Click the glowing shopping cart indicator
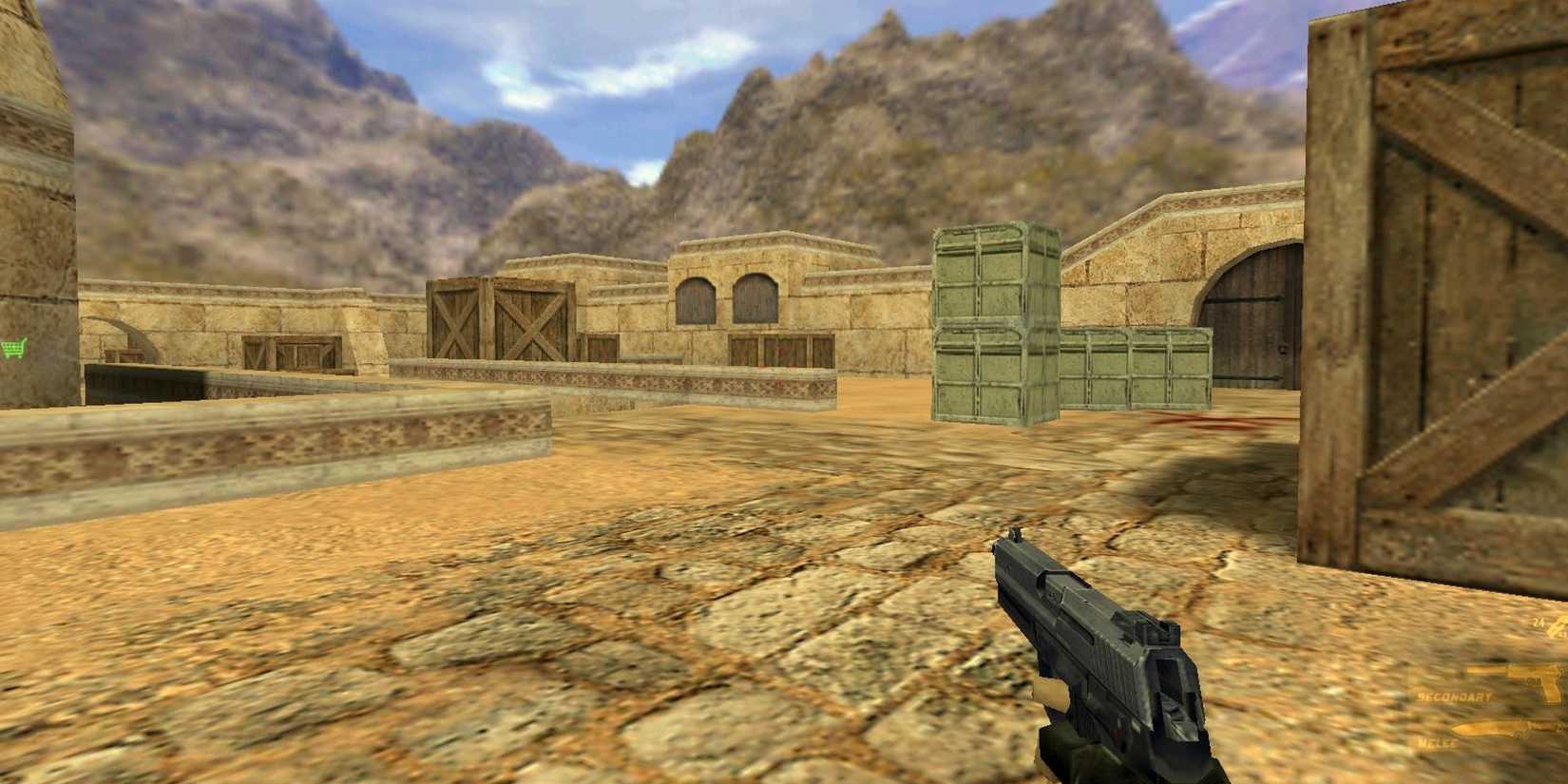Screen dimensions: 1568x784 (x=13, y=350)
